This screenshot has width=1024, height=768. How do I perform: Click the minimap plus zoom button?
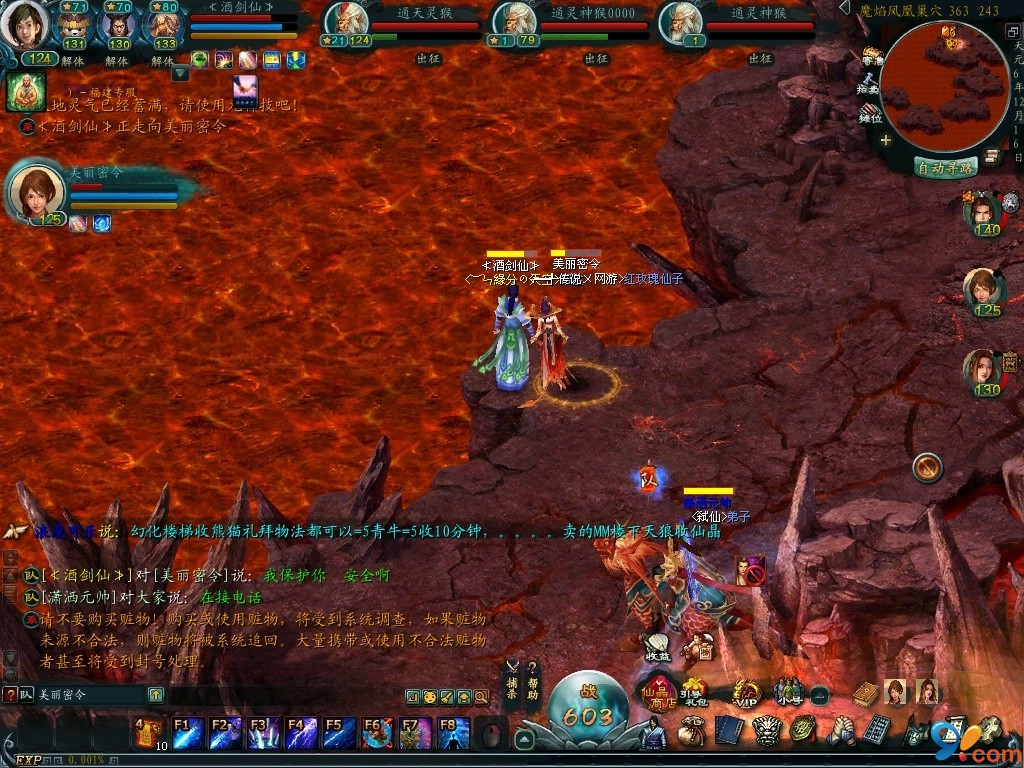click(885, 141)
